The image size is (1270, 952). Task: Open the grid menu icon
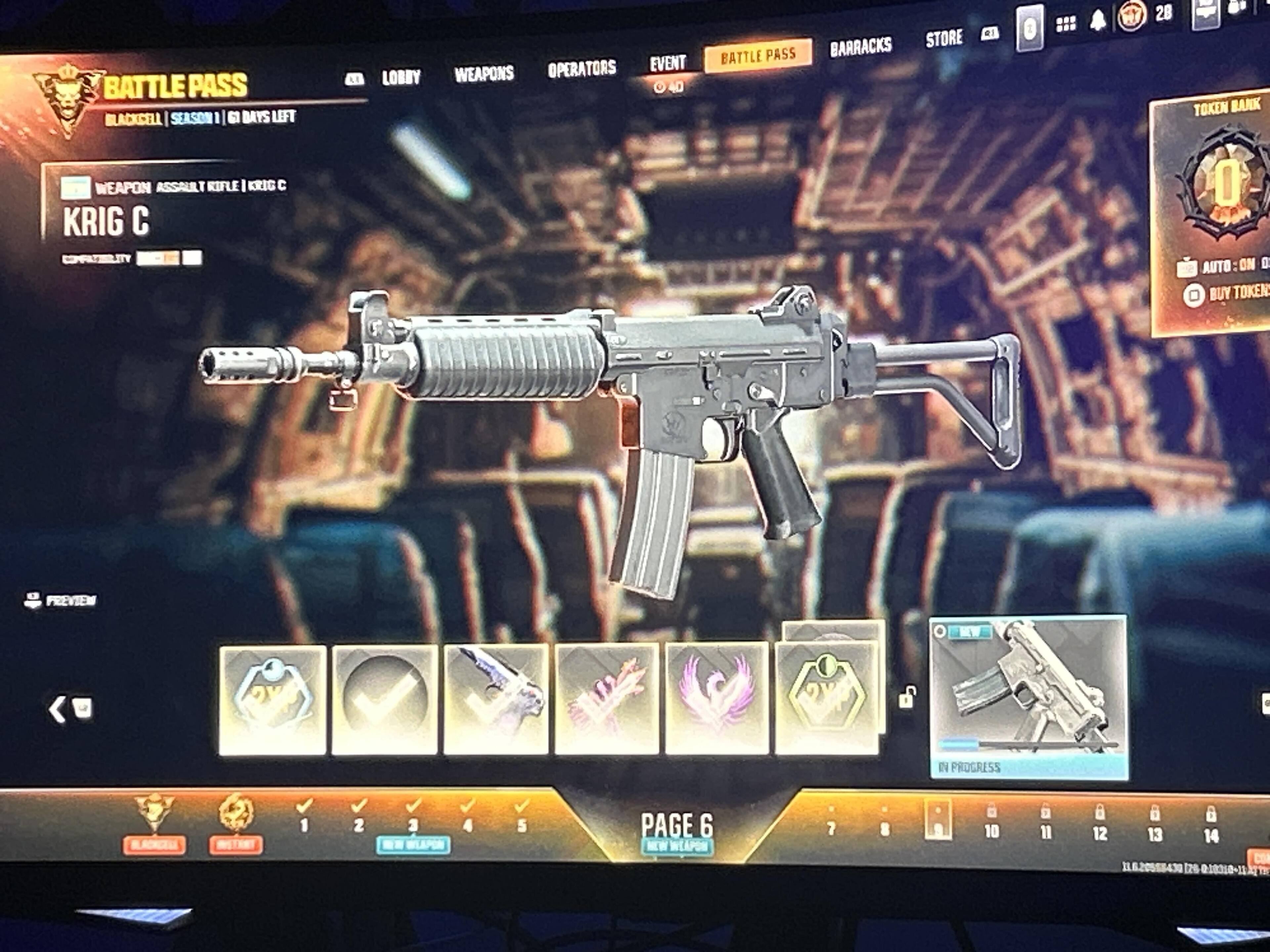1066,24
